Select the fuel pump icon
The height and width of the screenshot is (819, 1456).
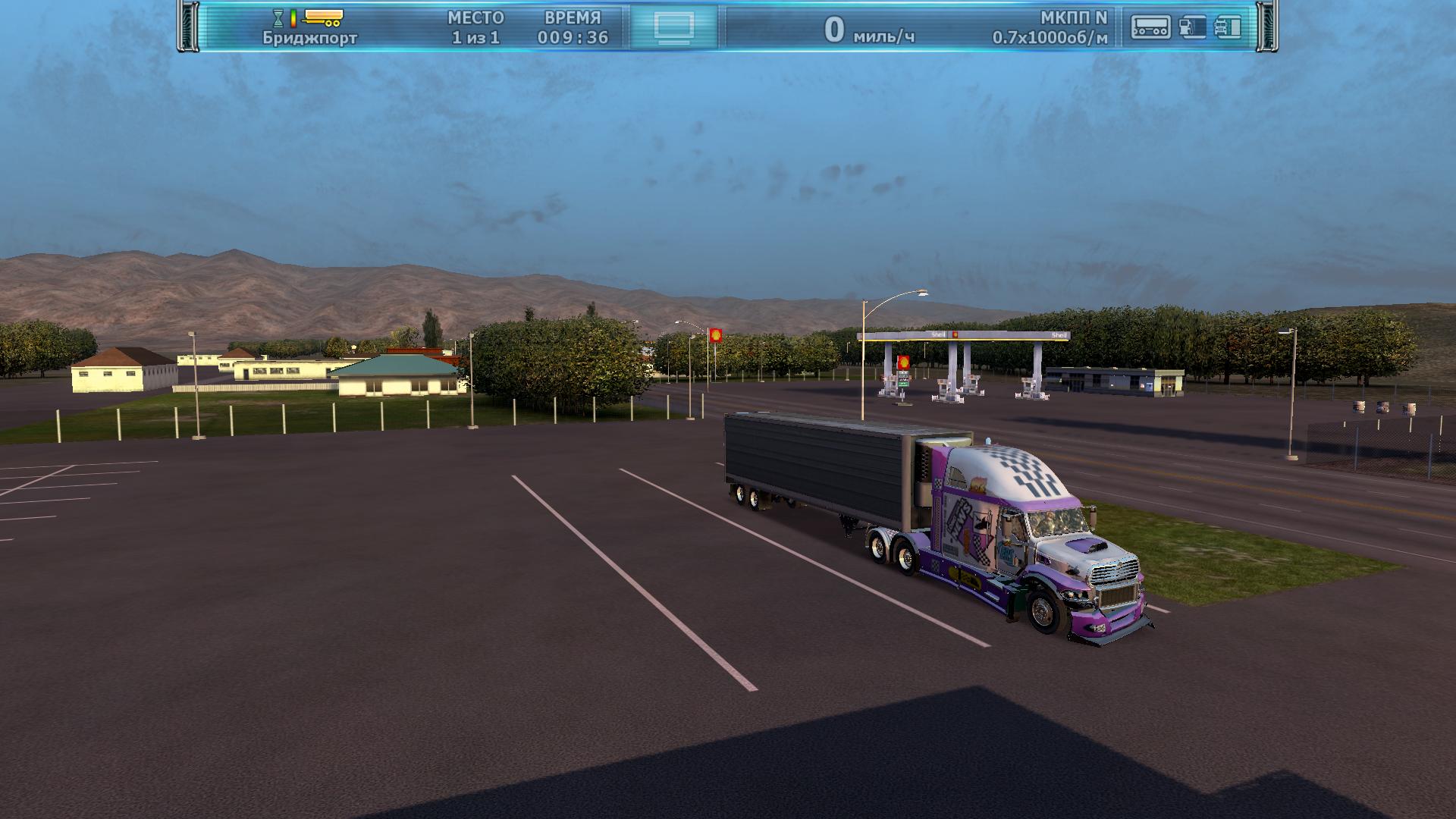(1192, 27)
